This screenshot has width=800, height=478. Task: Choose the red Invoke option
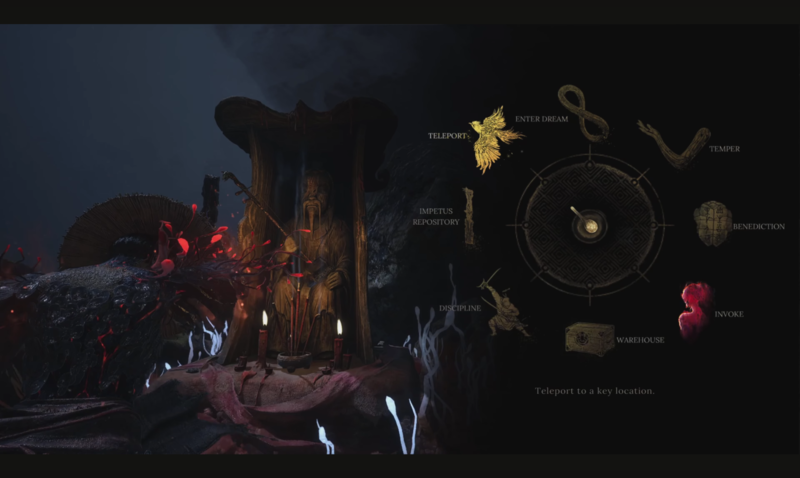695,309
